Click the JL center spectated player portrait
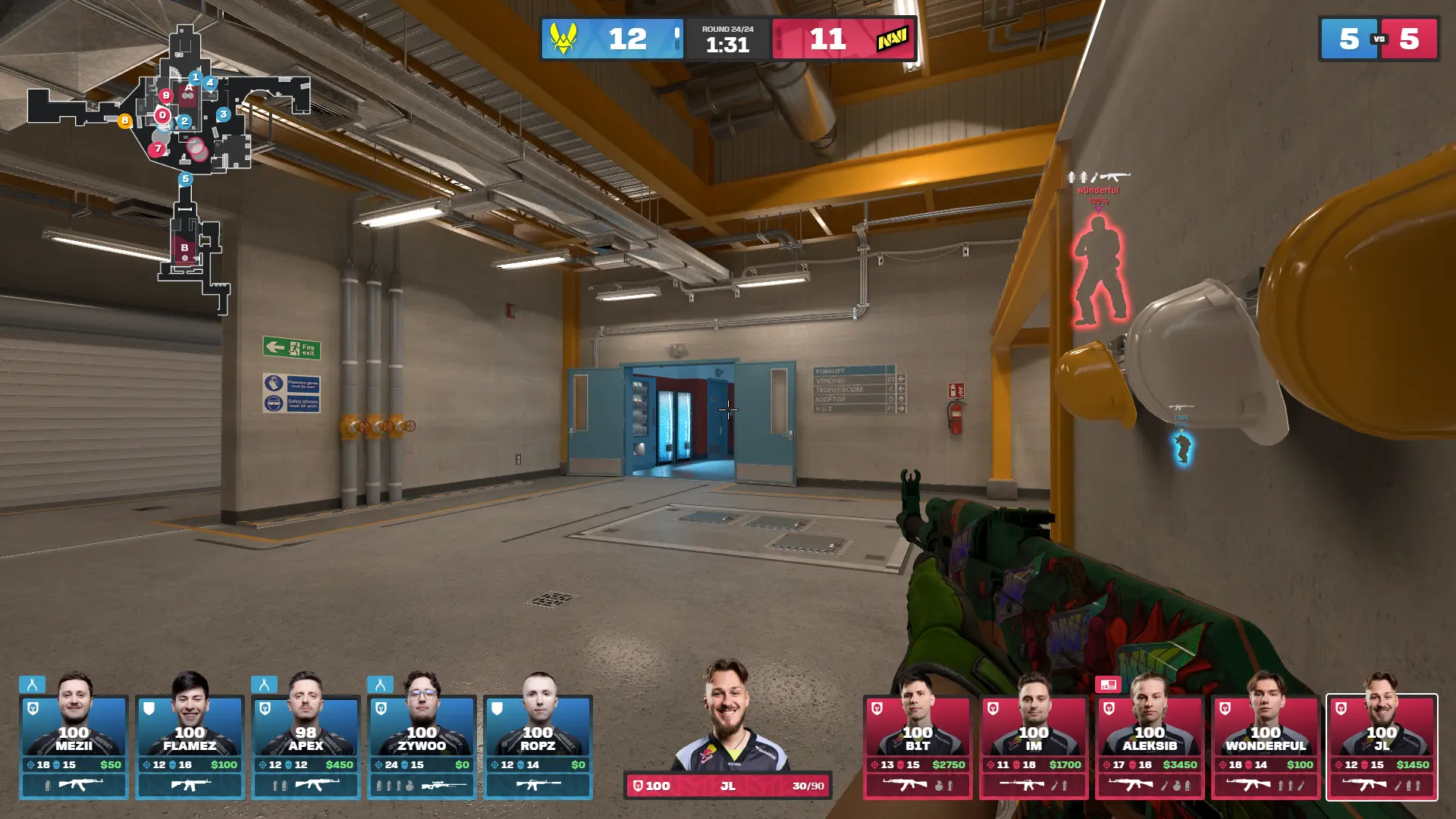This screenshot has width=1456, height=819. pyautogui.click(x=727, y=717)
